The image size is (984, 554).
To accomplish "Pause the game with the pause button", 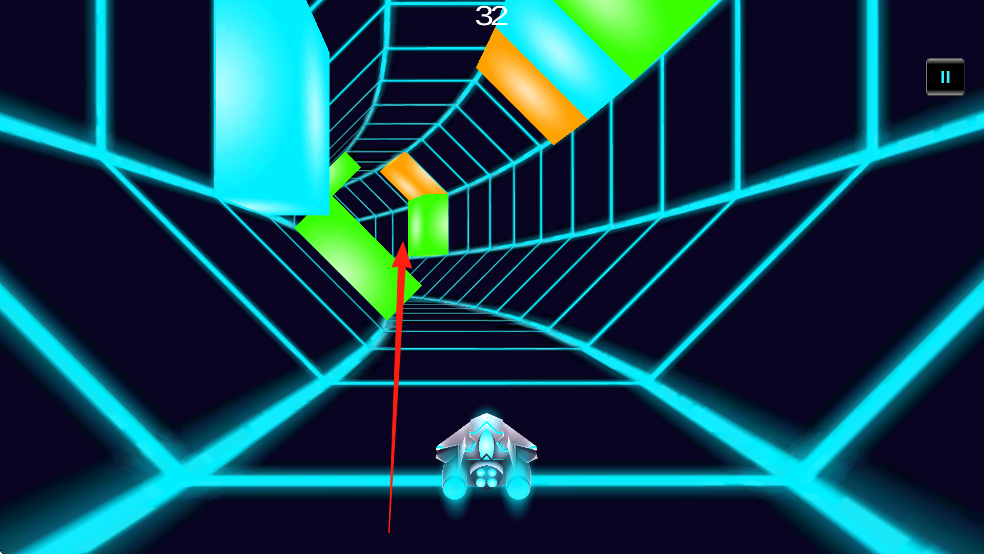I will pos(945,77).
